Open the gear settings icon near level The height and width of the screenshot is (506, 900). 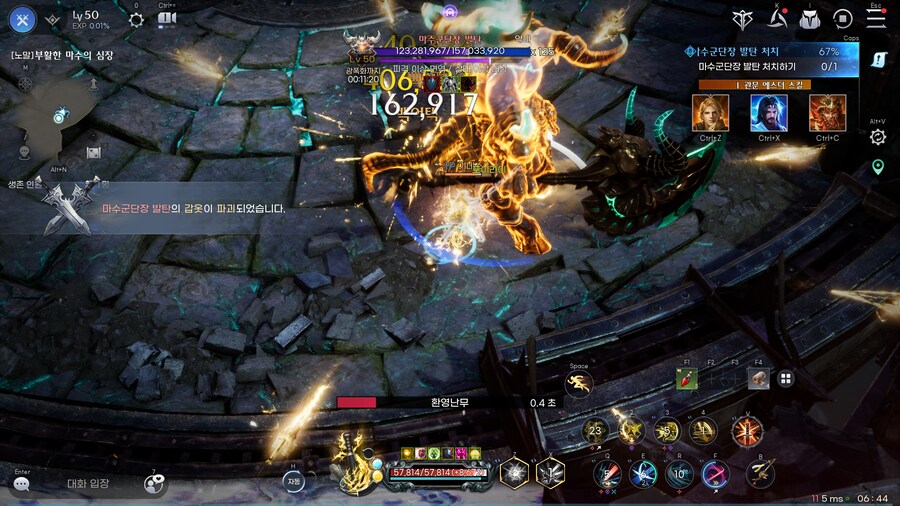pos(136,19)
